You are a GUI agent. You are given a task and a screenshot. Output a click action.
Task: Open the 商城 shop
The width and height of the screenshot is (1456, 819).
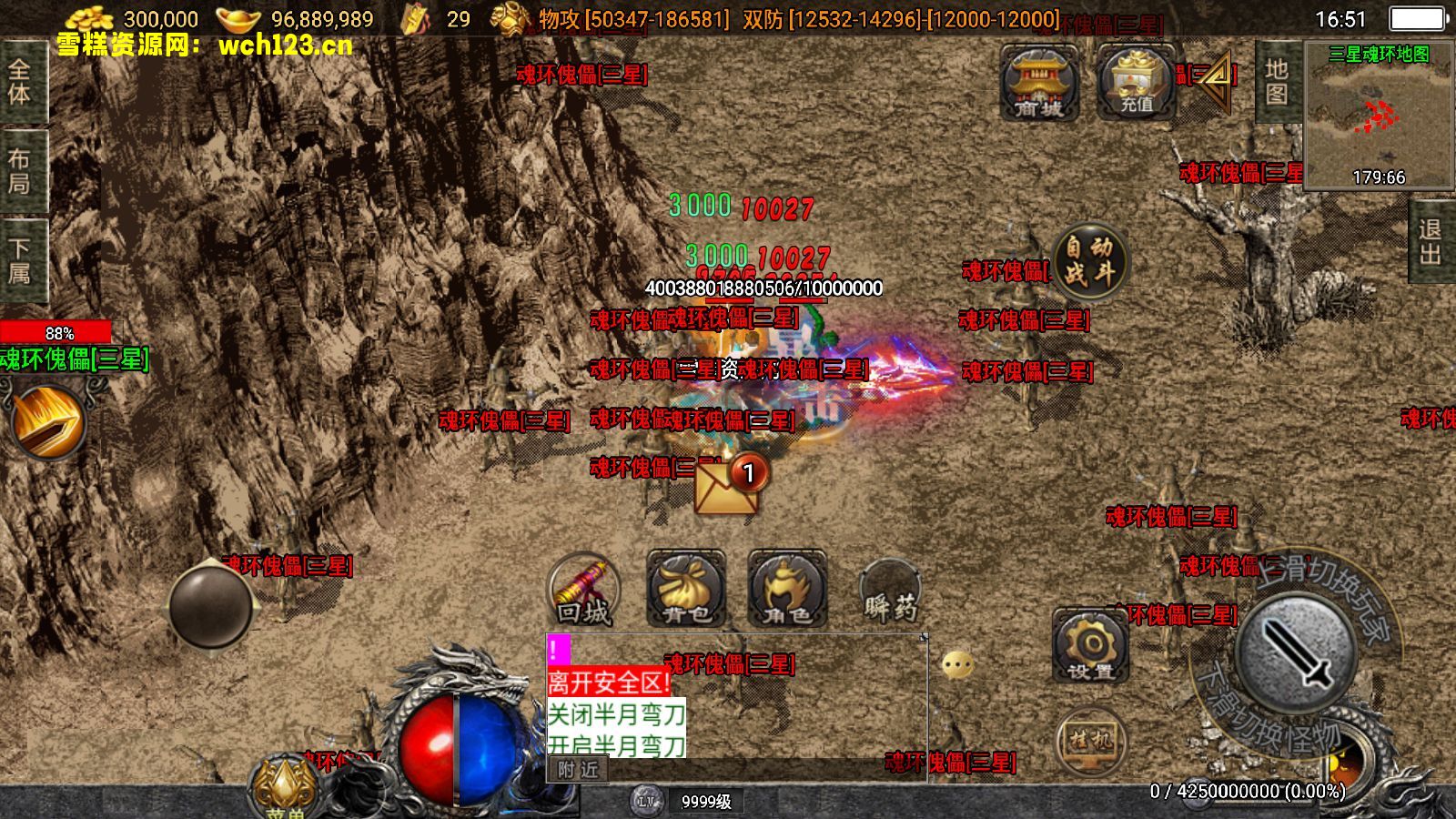(1039, 83)
